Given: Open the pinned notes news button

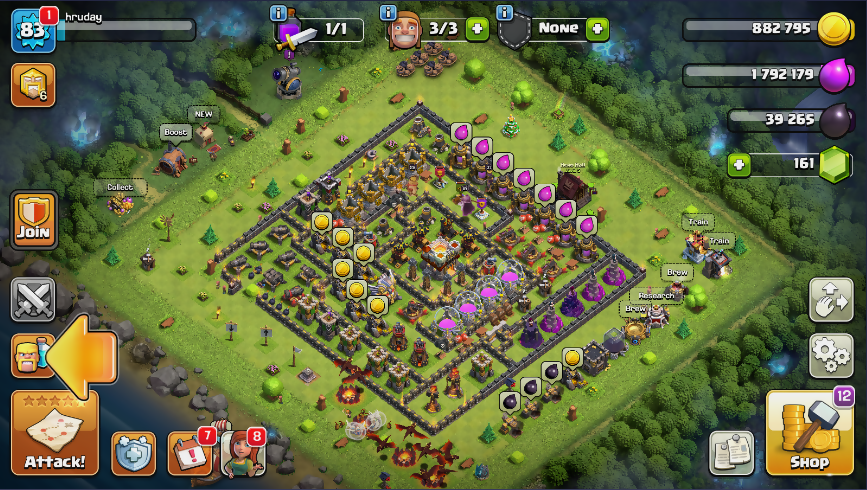Looking at the screenshot, I should click(731, 452).
